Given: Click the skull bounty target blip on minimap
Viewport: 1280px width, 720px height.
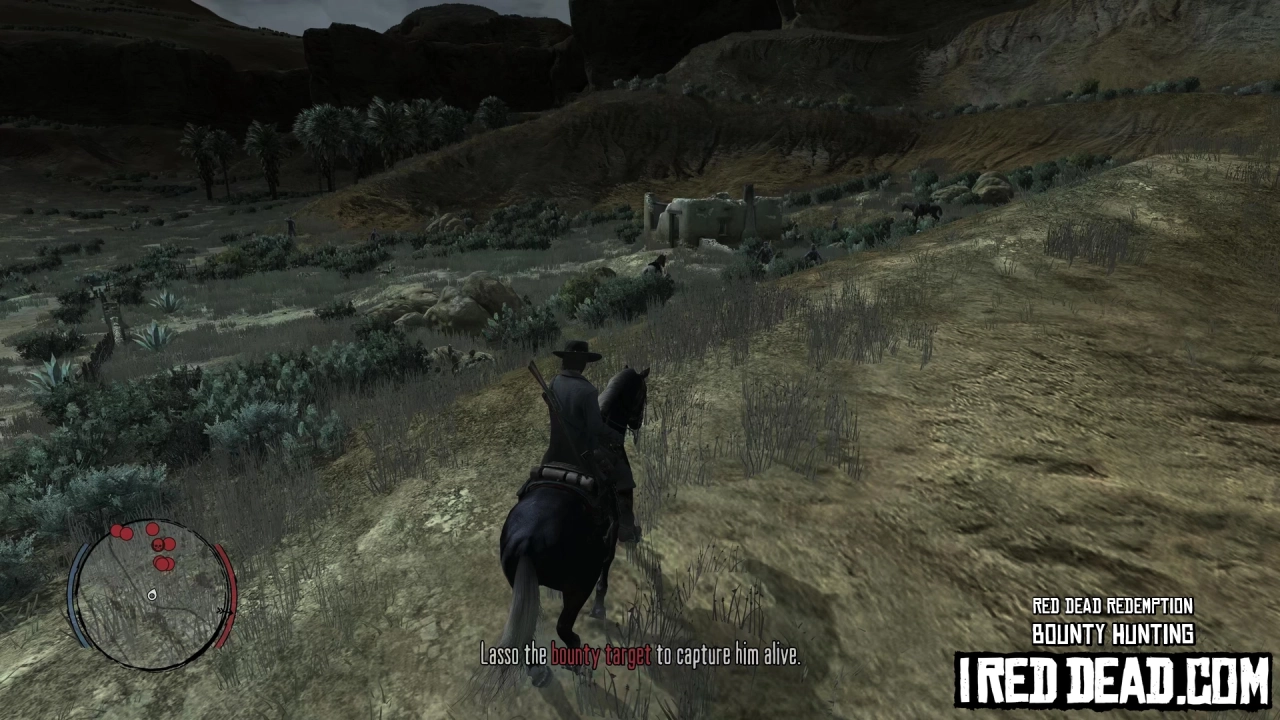Looking at the screenshot, I should [x=157, y=545].
